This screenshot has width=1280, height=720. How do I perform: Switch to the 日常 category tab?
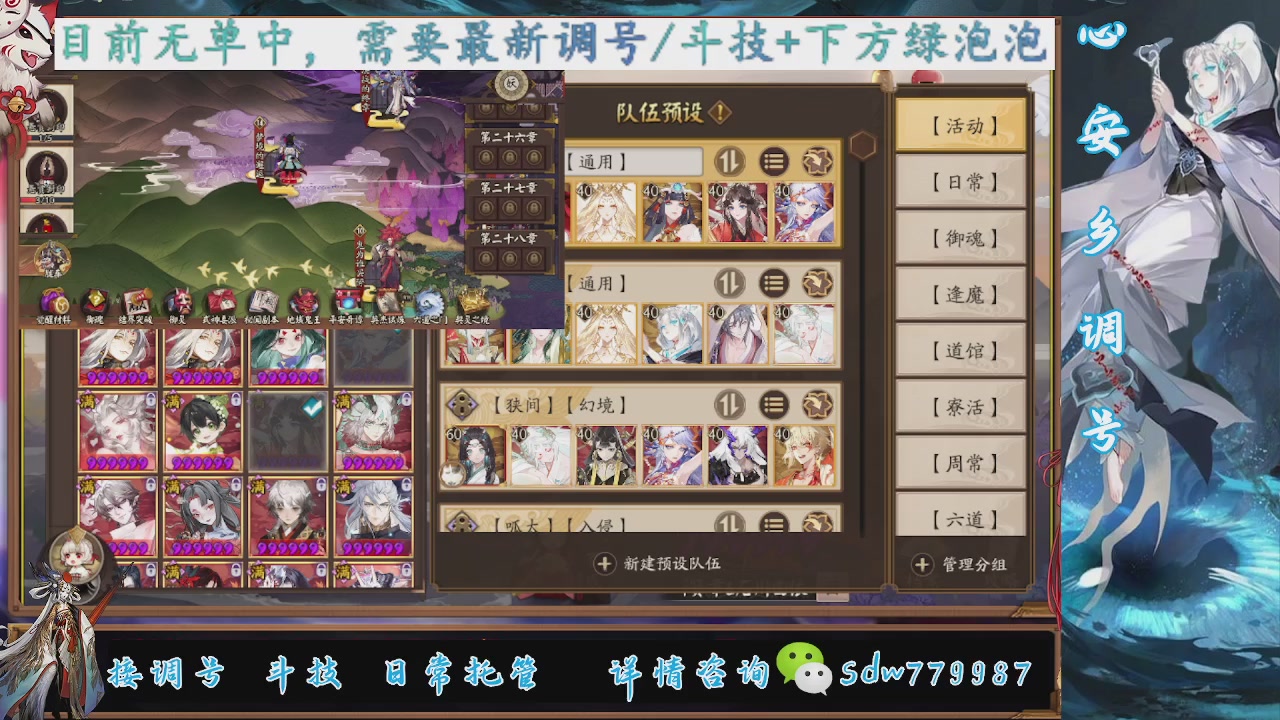(960, 181)
